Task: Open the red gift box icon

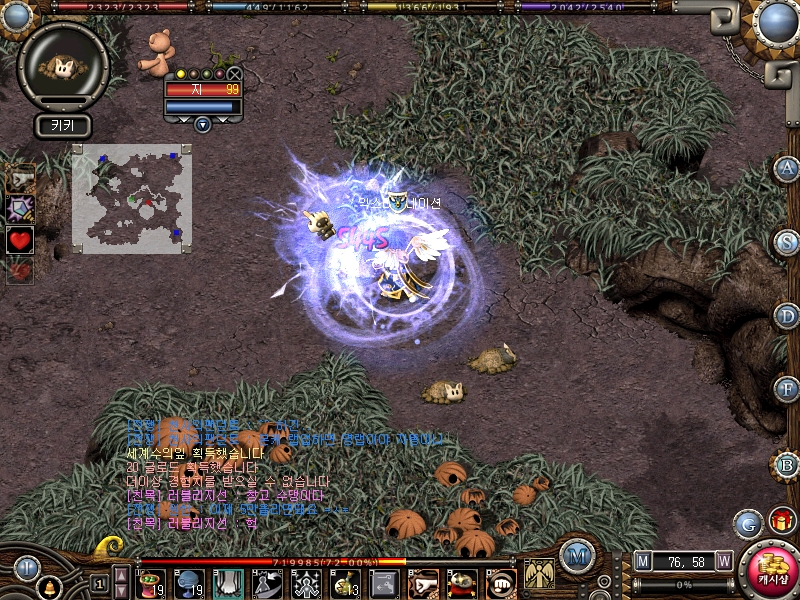Action: (x=781, y=520)
